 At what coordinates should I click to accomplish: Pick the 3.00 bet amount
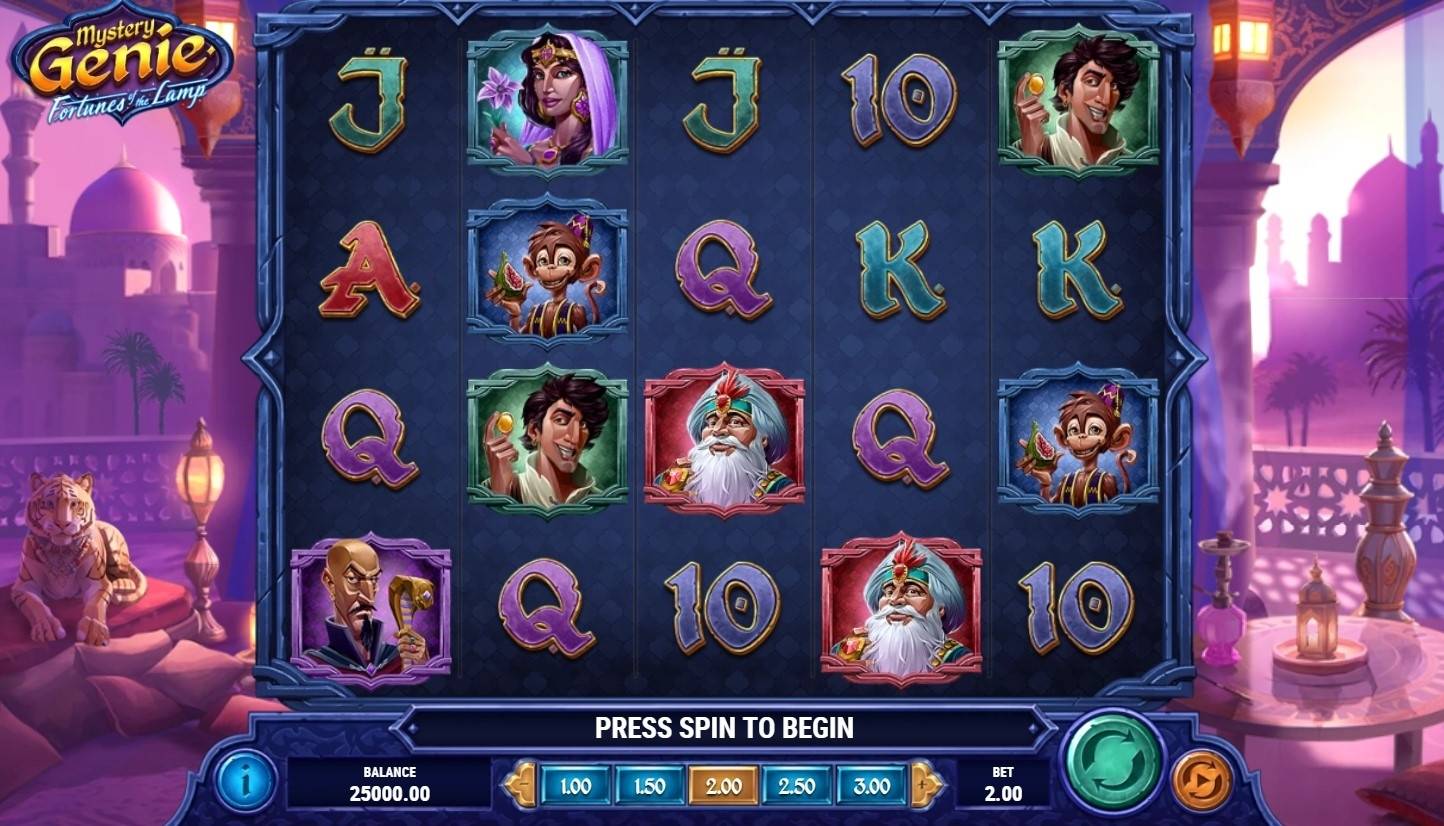(x=871, y=786)
